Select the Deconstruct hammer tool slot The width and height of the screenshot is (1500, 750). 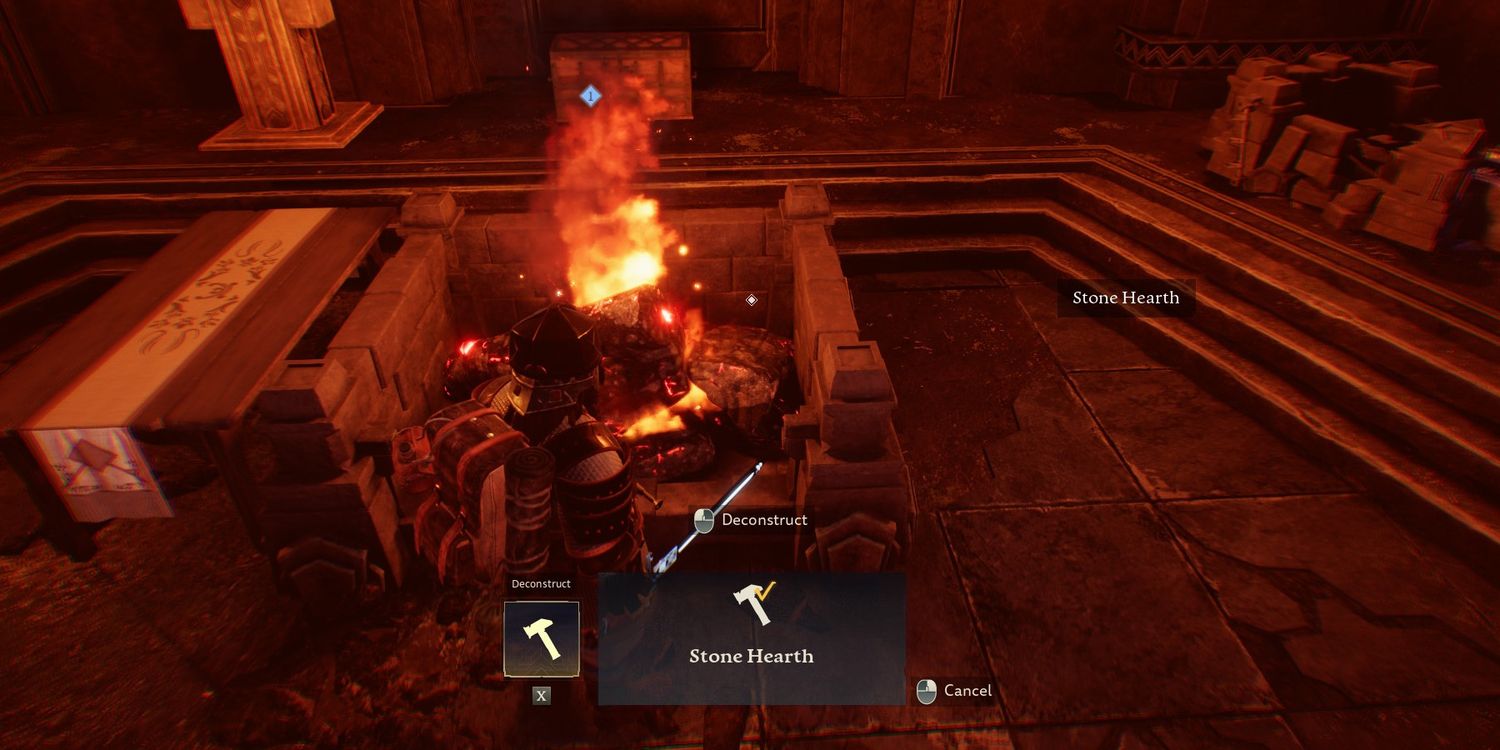[541, 639]
